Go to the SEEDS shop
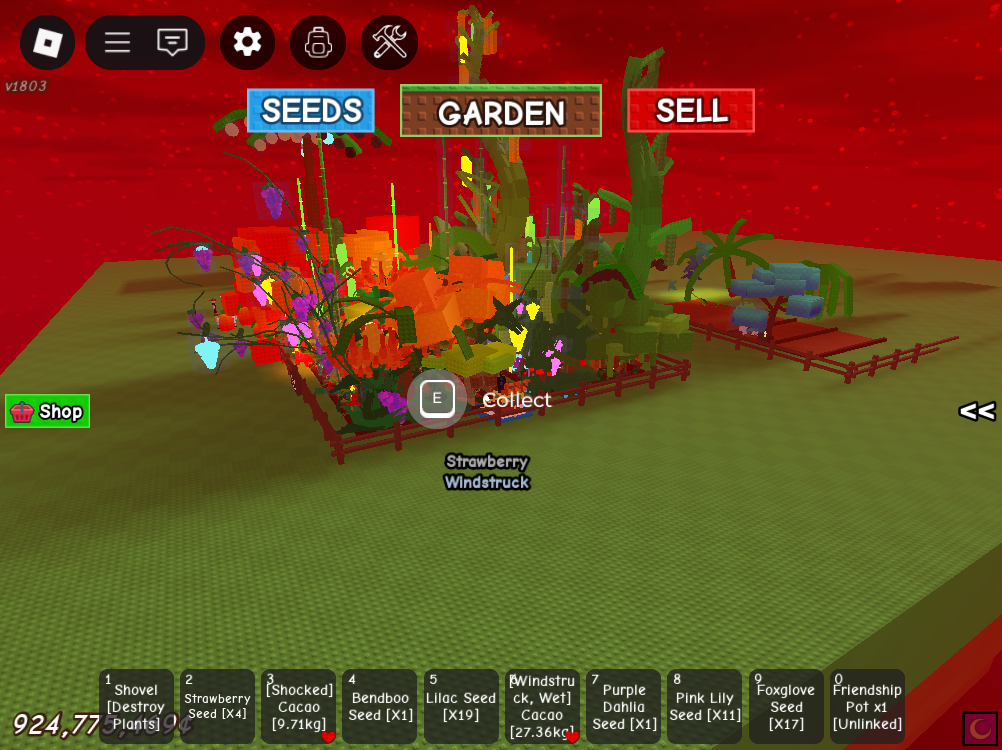 pos(311,111)
